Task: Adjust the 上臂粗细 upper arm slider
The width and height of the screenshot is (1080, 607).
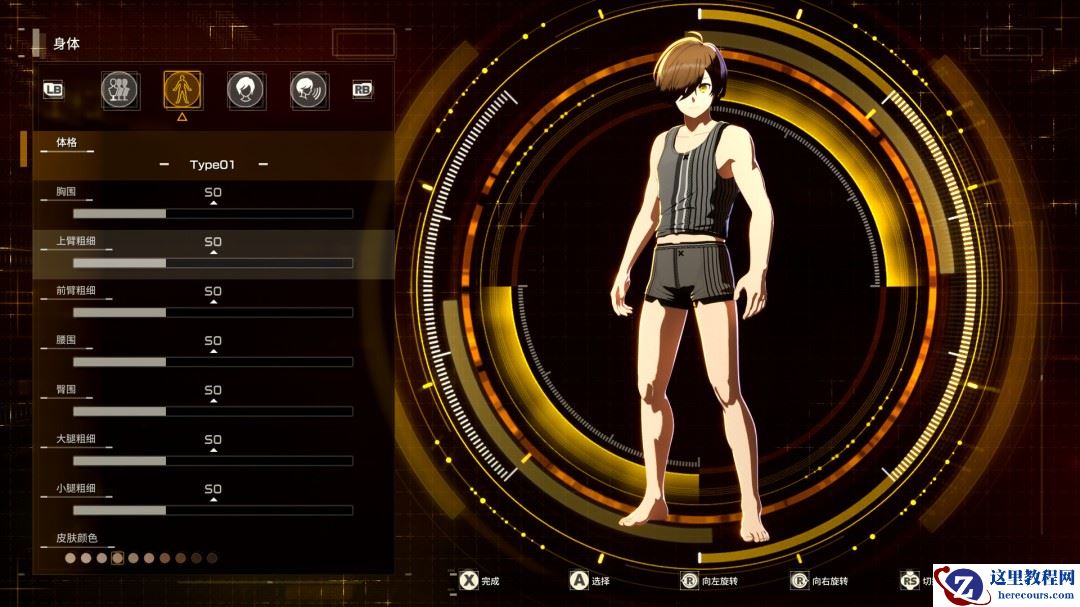Action: click(x=212, y=263)
